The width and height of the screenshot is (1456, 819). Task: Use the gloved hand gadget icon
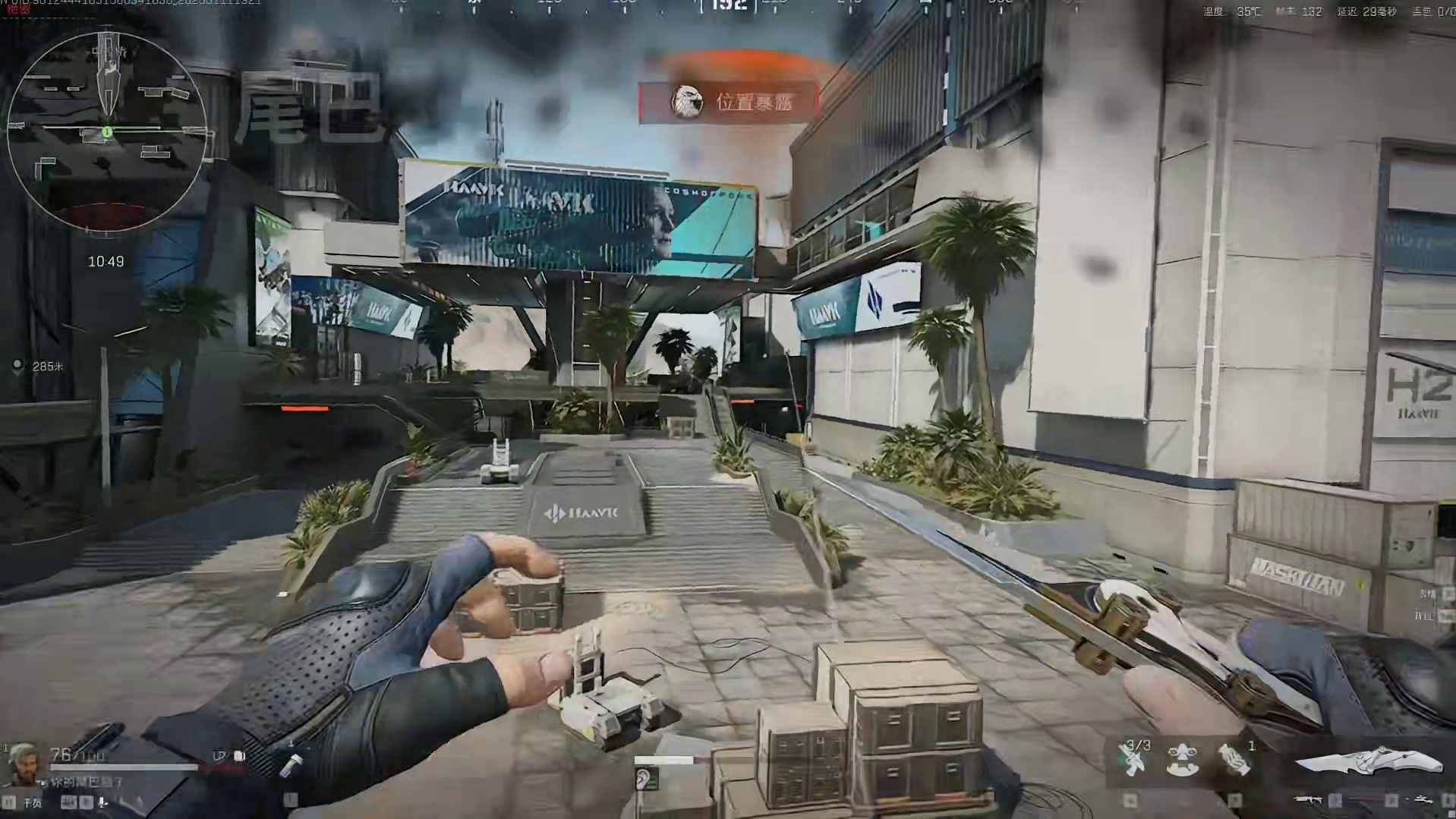(x=1234, y=760)
